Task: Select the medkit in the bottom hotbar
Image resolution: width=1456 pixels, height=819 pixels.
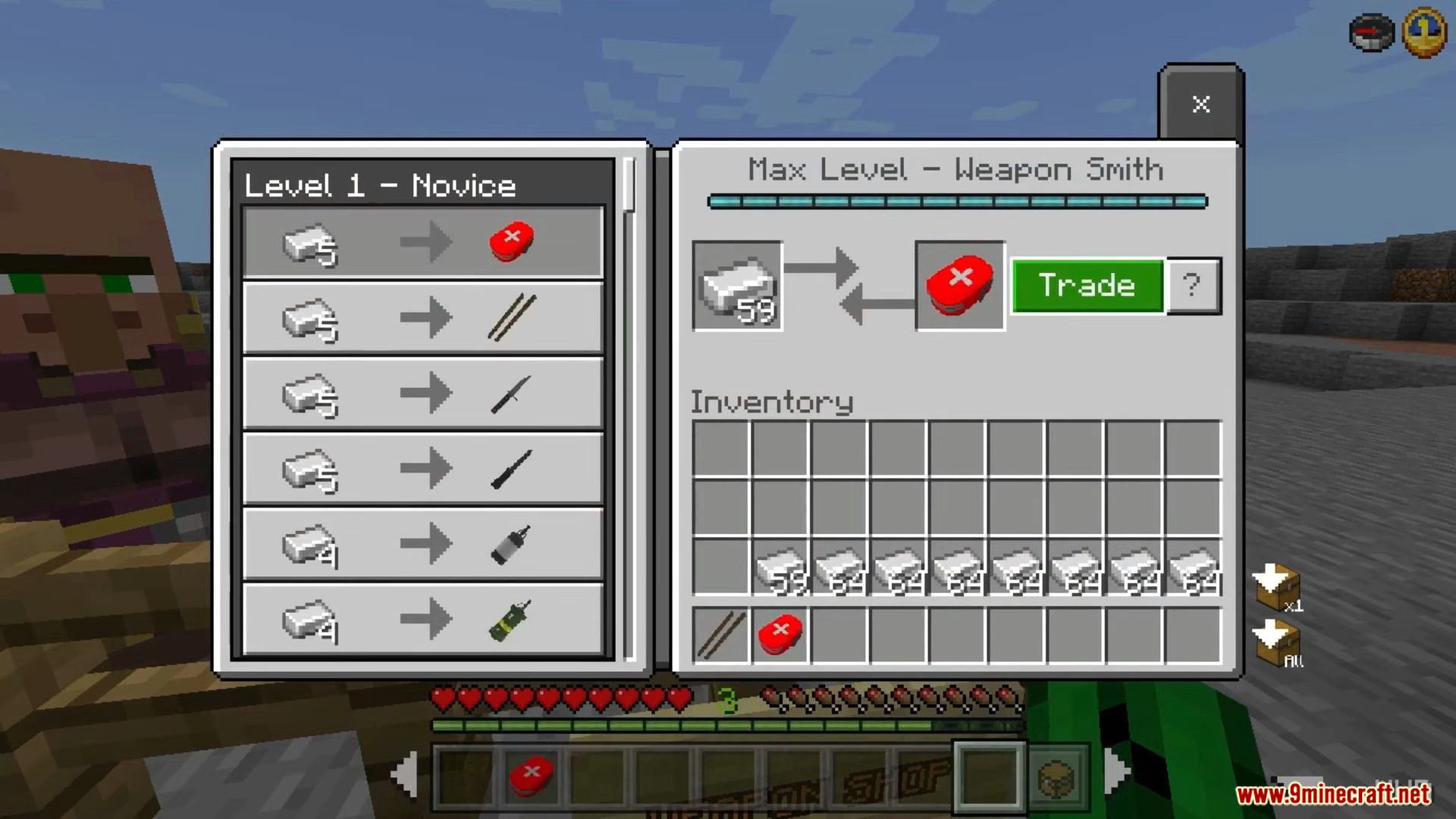Action: coord(532,775)
